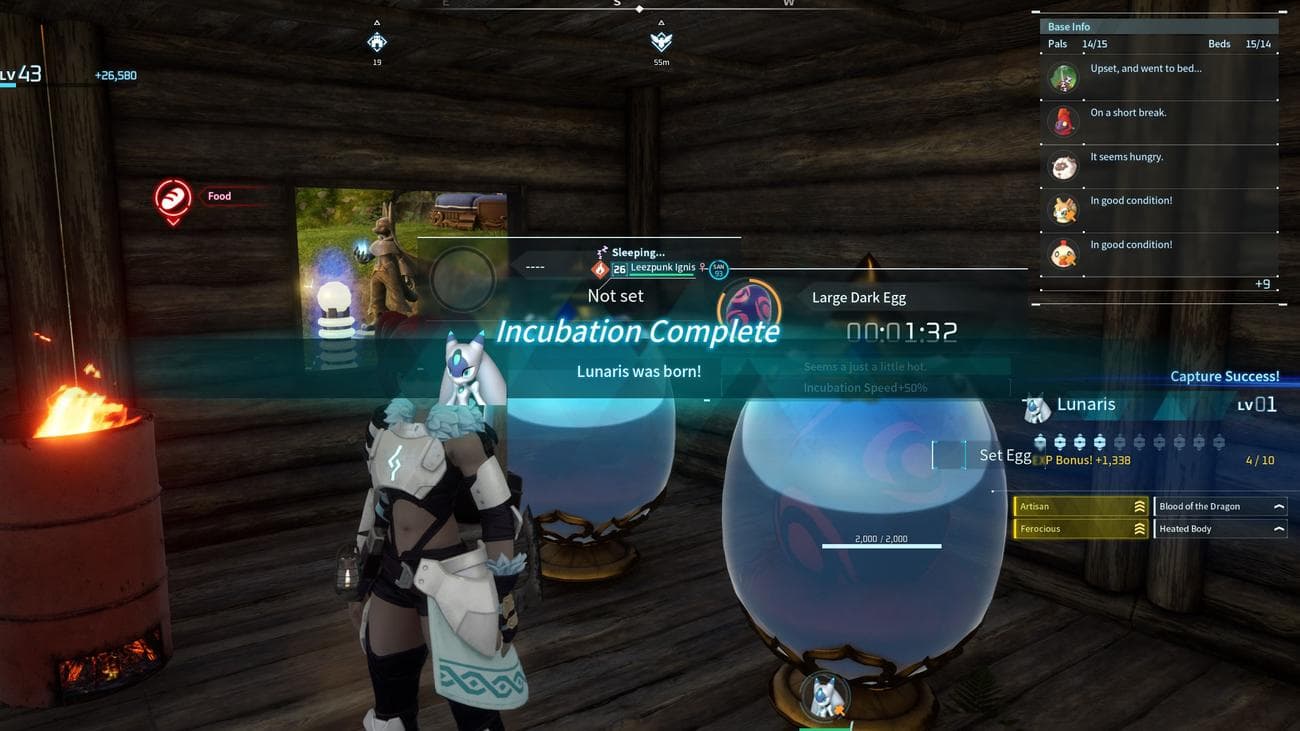Select the Artisan passive skill tag
Image resolution: width=1300 pixels, height=731 pixels.
(x=1081, y=507)
